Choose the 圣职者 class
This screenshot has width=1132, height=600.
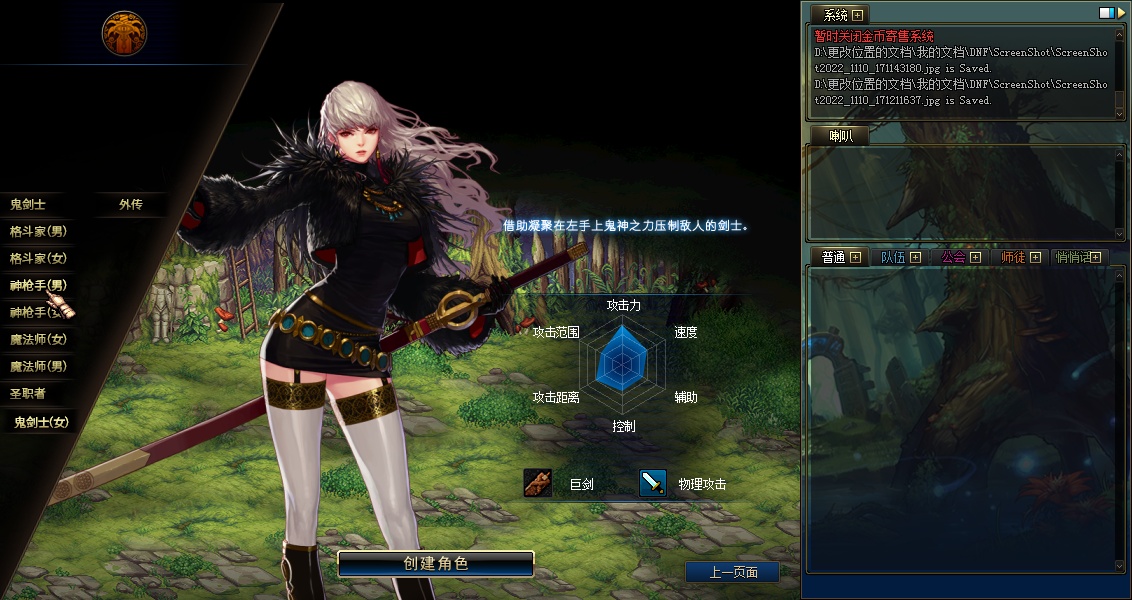click(x=28, y=393)
